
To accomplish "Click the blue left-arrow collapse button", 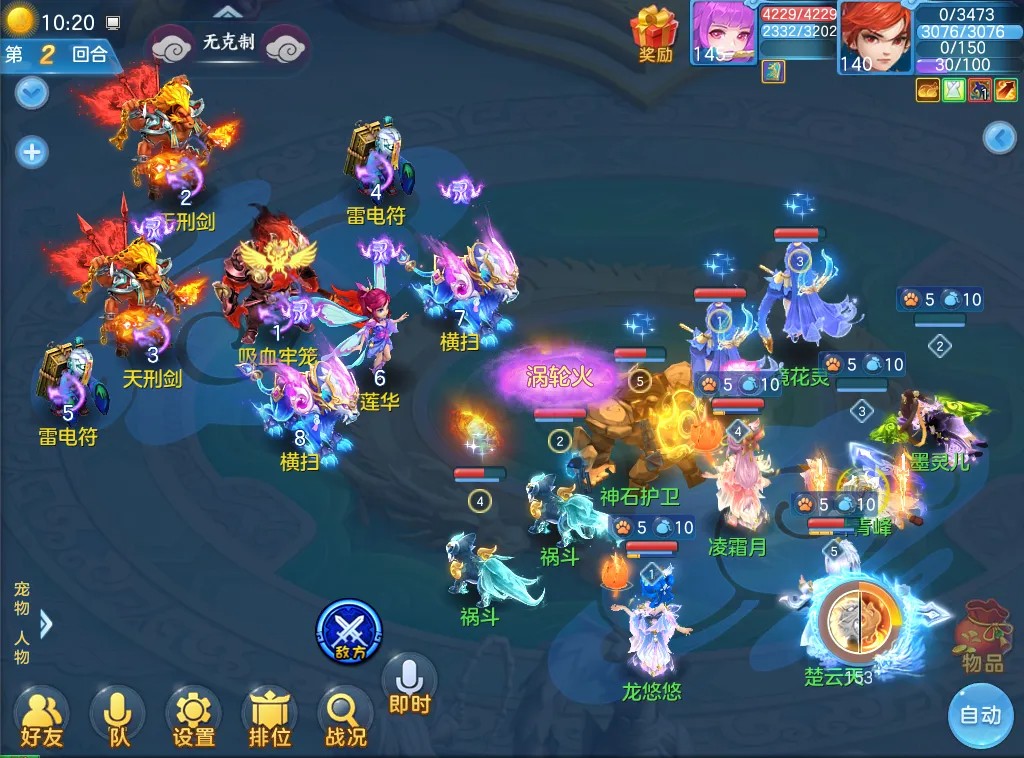I will pos(999,138).
